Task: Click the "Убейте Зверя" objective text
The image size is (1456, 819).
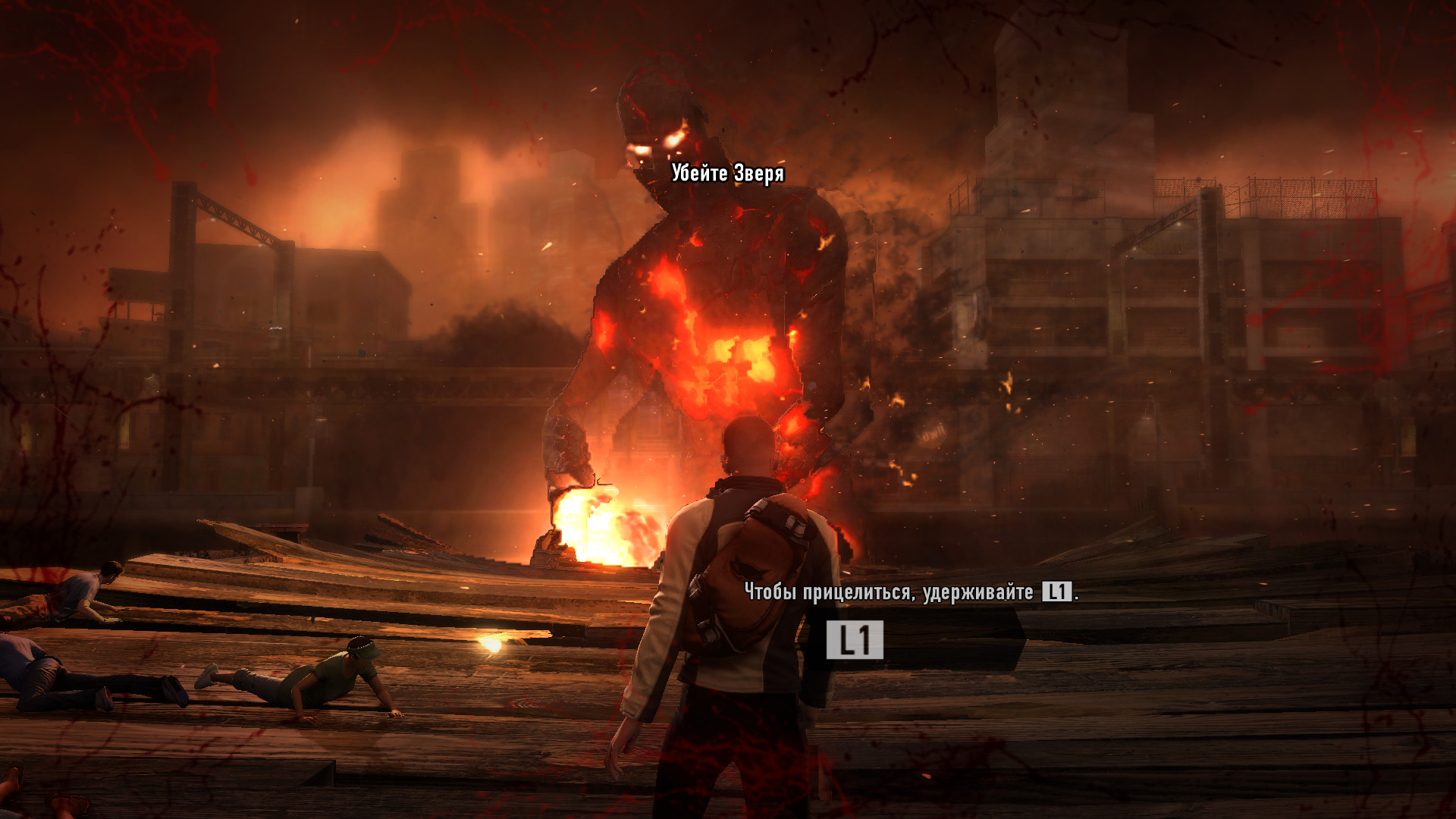Action: pyautogui.click(x=727, y=174)
